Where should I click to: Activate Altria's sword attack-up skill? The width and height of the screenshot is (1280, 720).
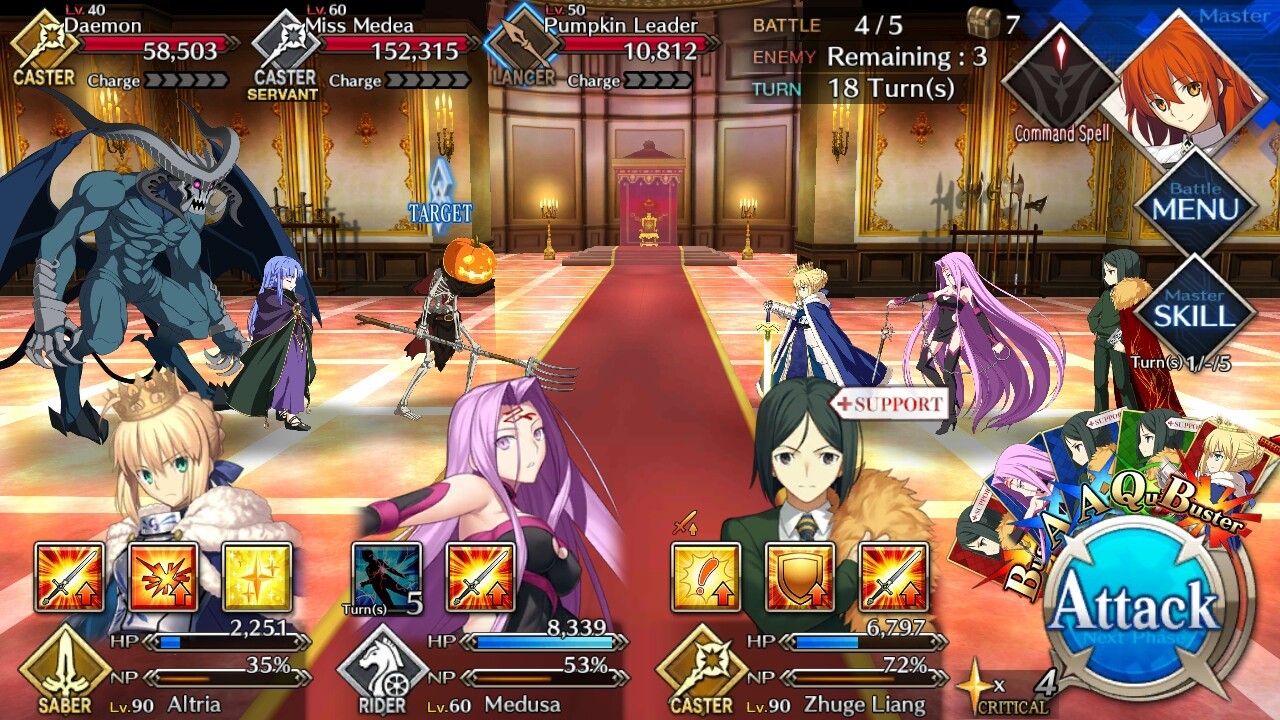[x=70, y=577]
